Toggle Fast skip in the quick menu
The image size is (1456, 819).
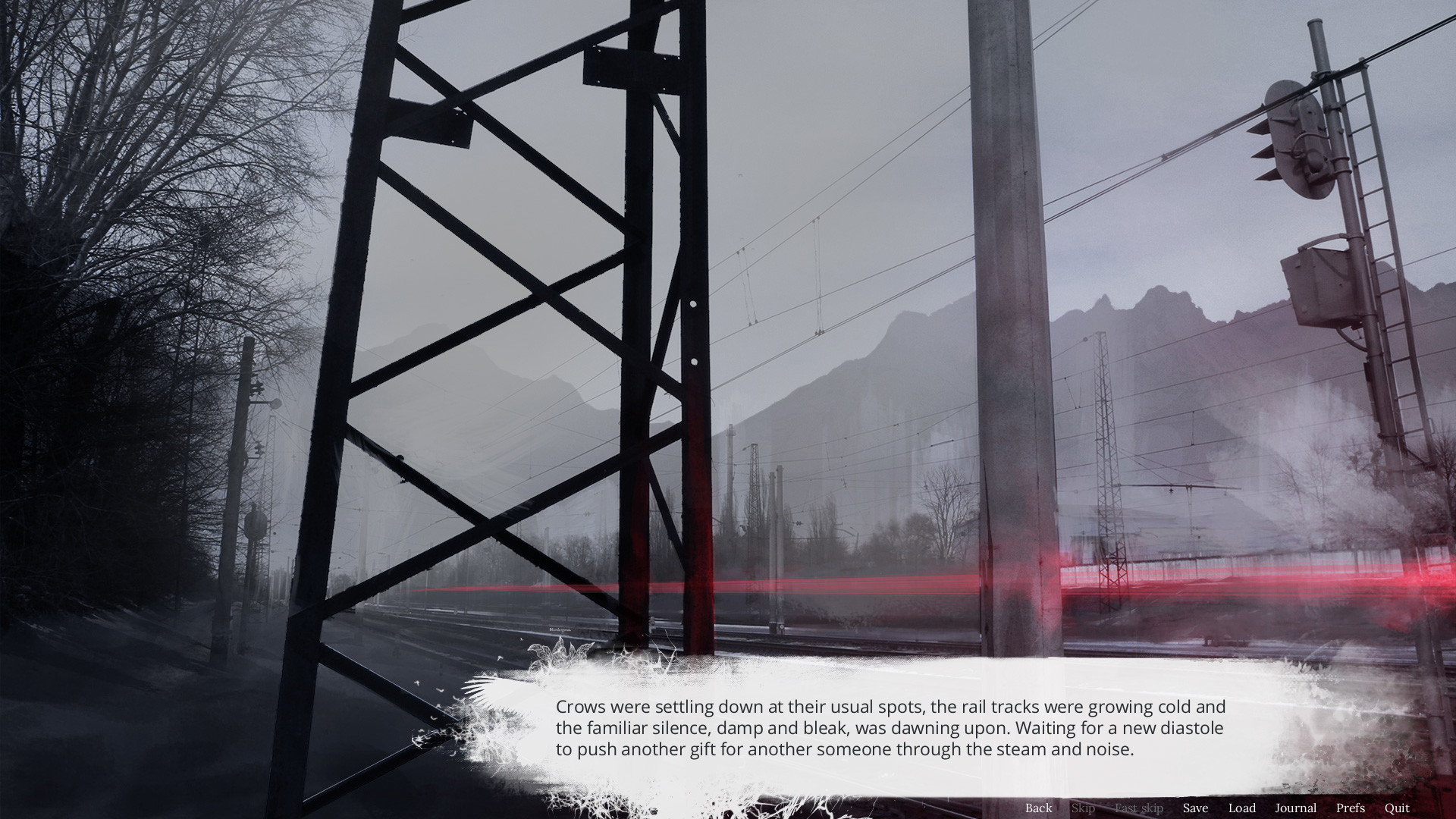click(x=1140, y=808)
